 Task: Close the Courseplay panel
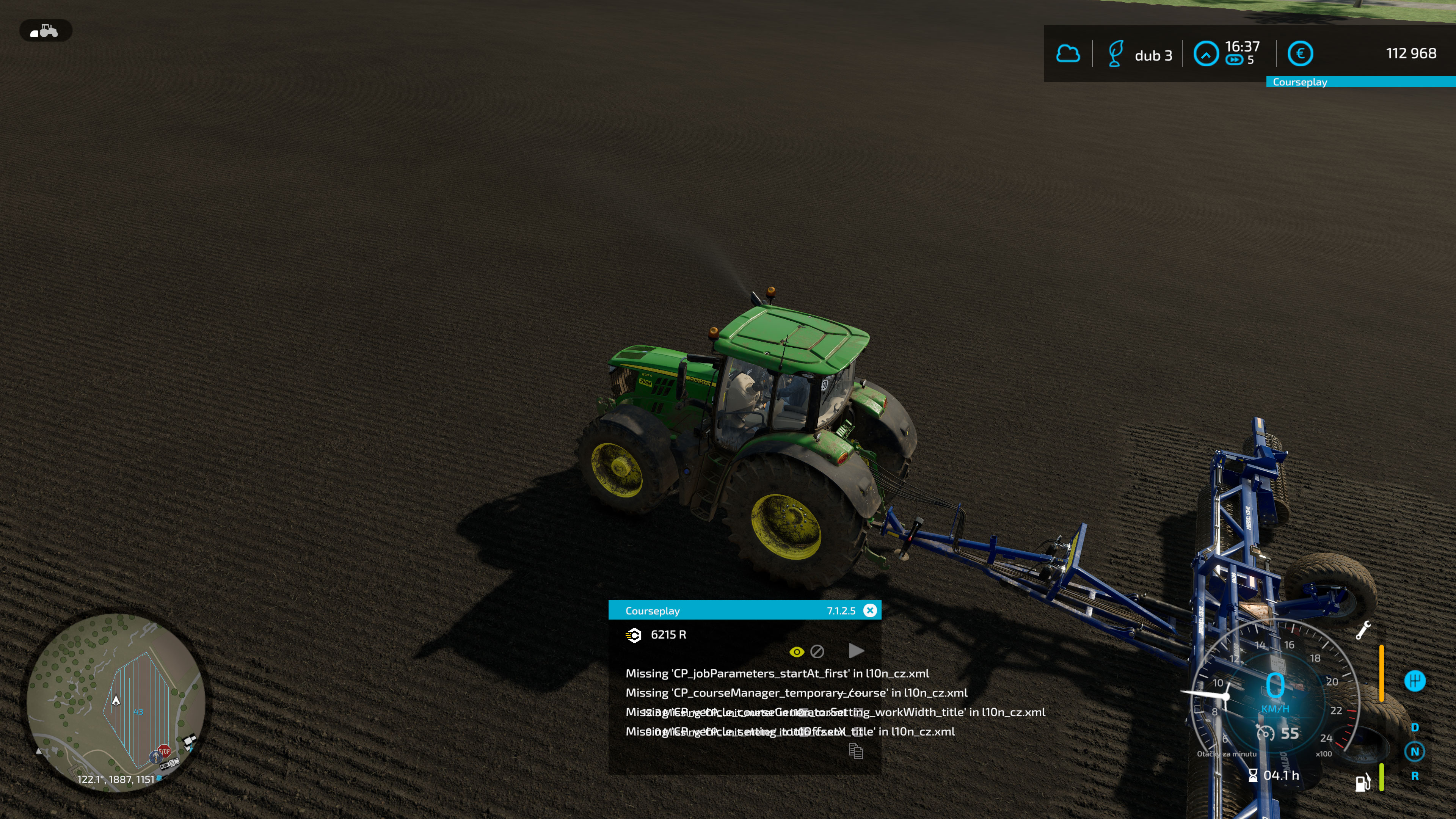870,610
